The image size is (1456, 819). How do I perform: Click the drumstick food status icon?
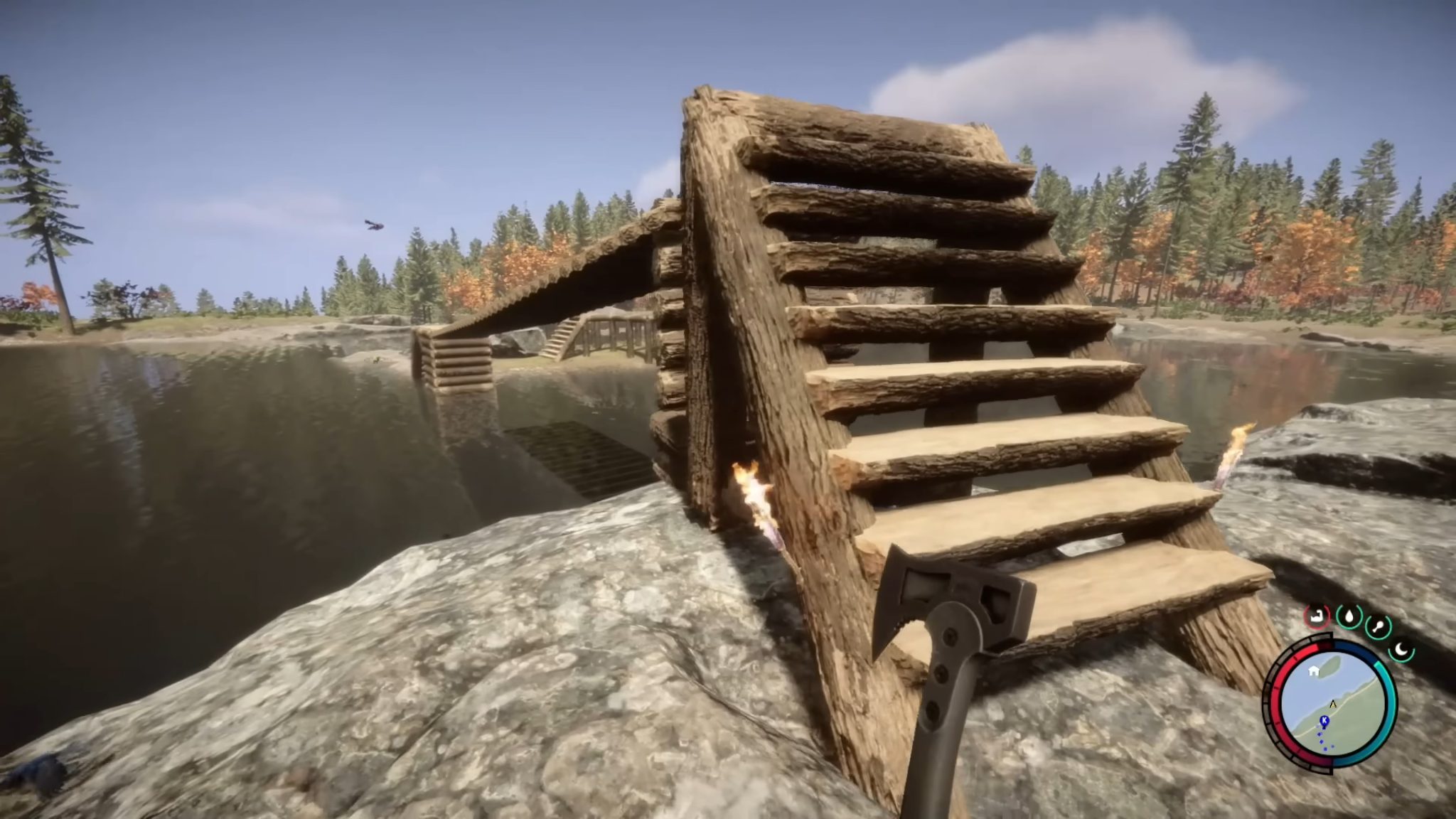[1379, 626]
